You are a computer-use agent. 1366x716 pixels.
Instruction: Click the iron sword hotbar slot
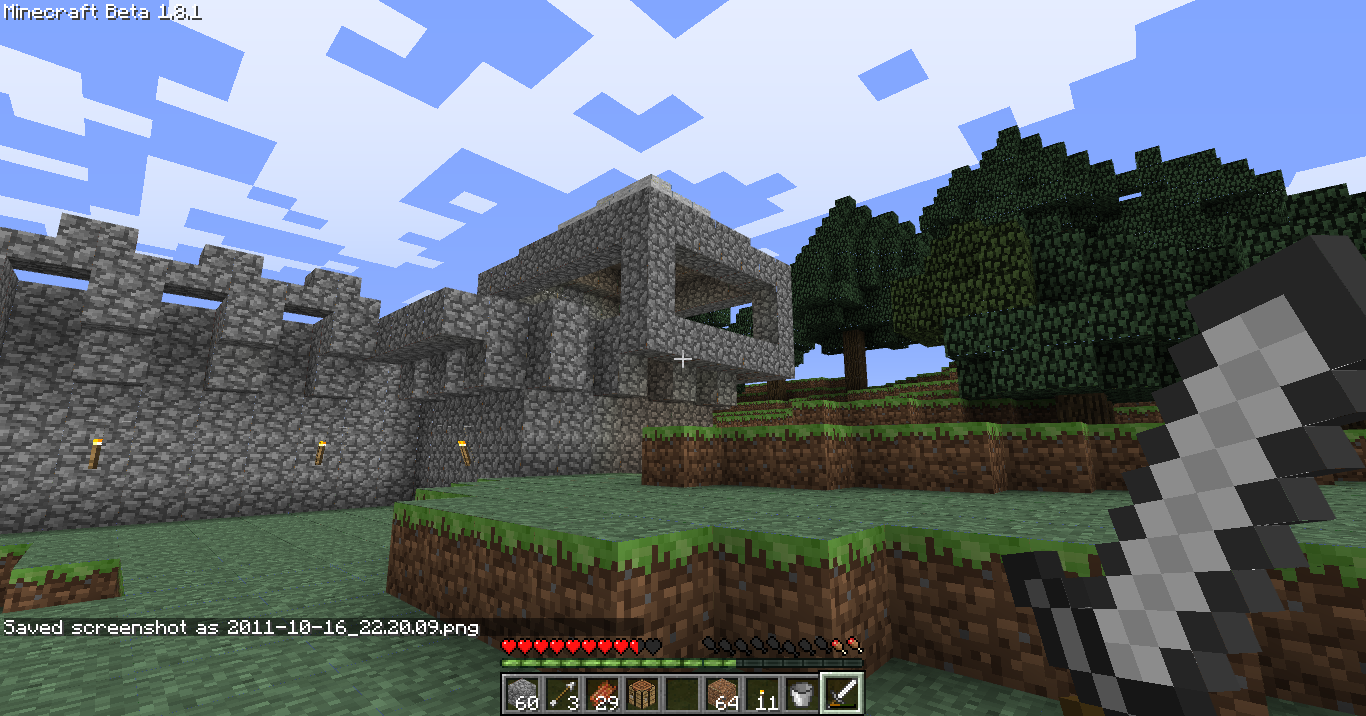[841, 693]
